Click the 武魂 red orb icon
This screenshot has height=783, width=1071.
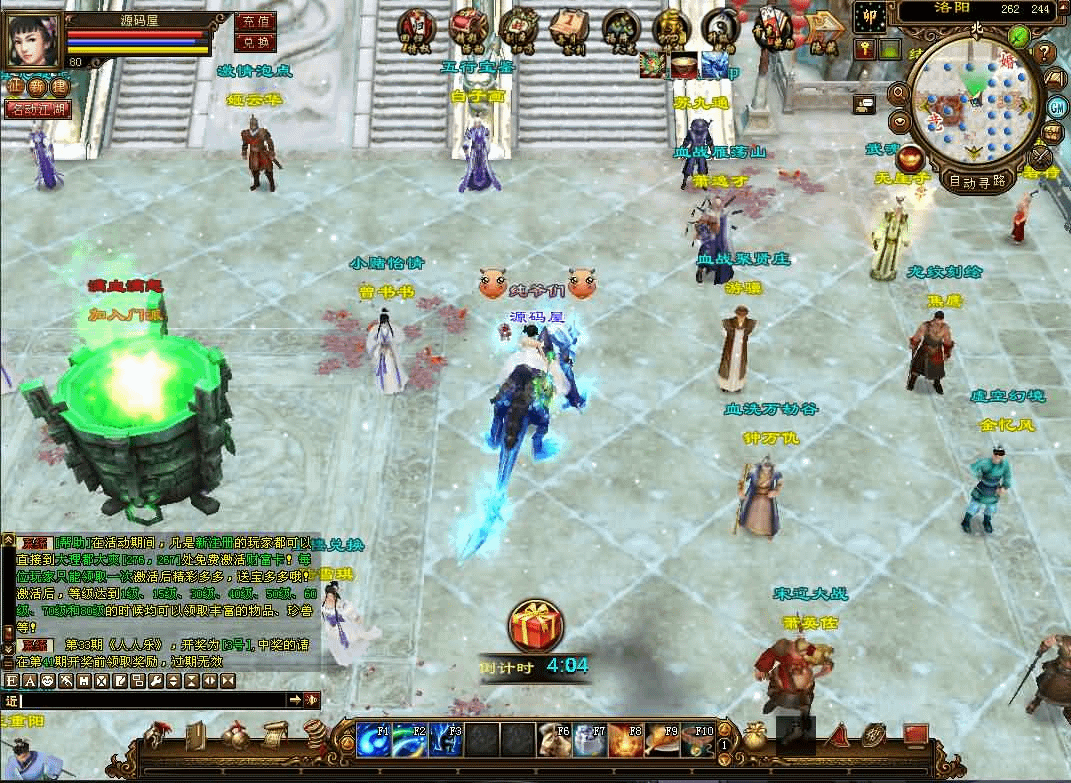[x=910, y=158]
